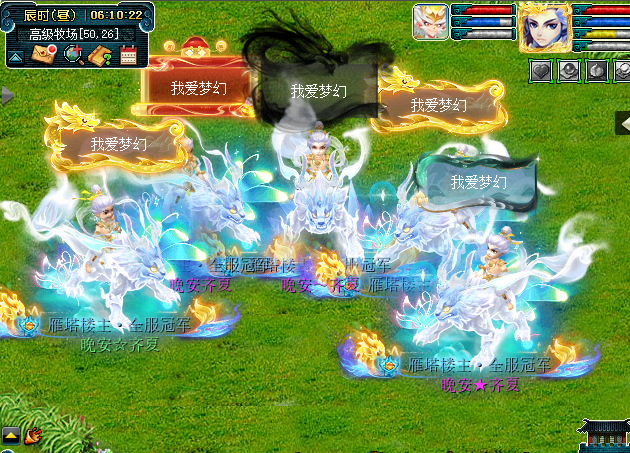Image resolution: width=630 pixels, height=453 pixels.
Task: Expand the grey arrow on left edge
Action: 5,95
